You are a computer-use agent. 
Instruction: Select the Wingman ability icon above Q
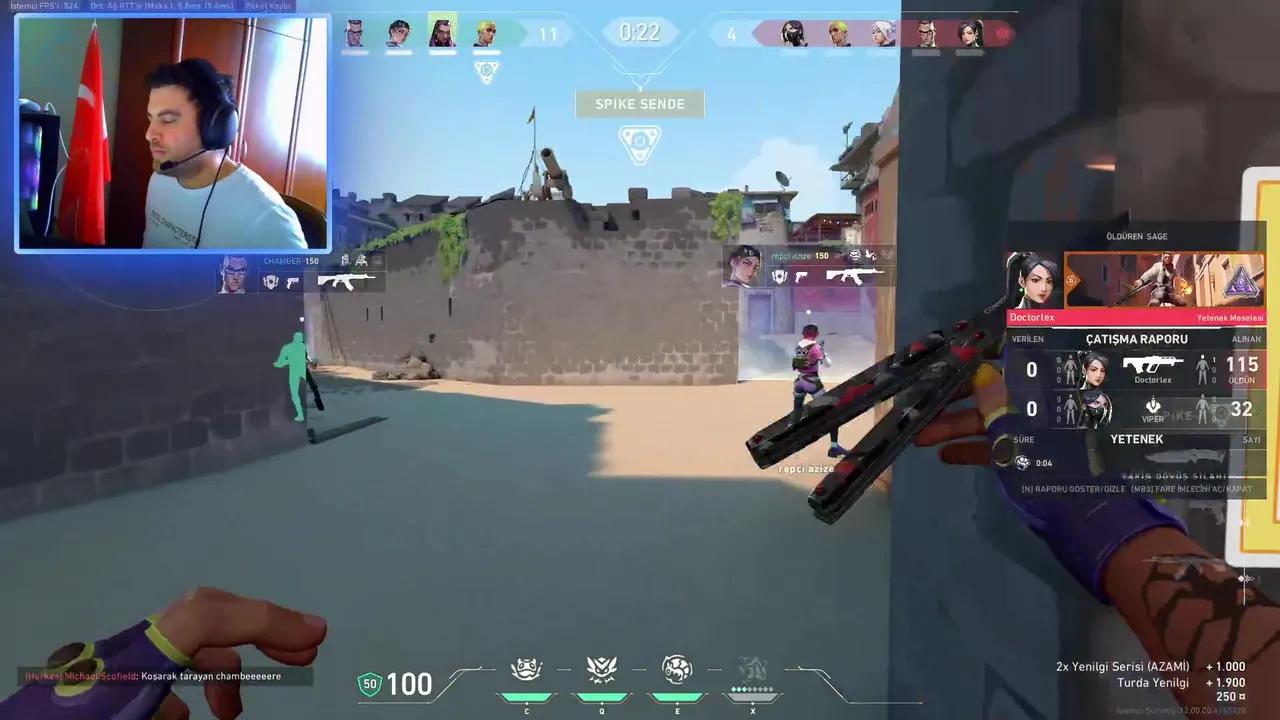[602, 670]
